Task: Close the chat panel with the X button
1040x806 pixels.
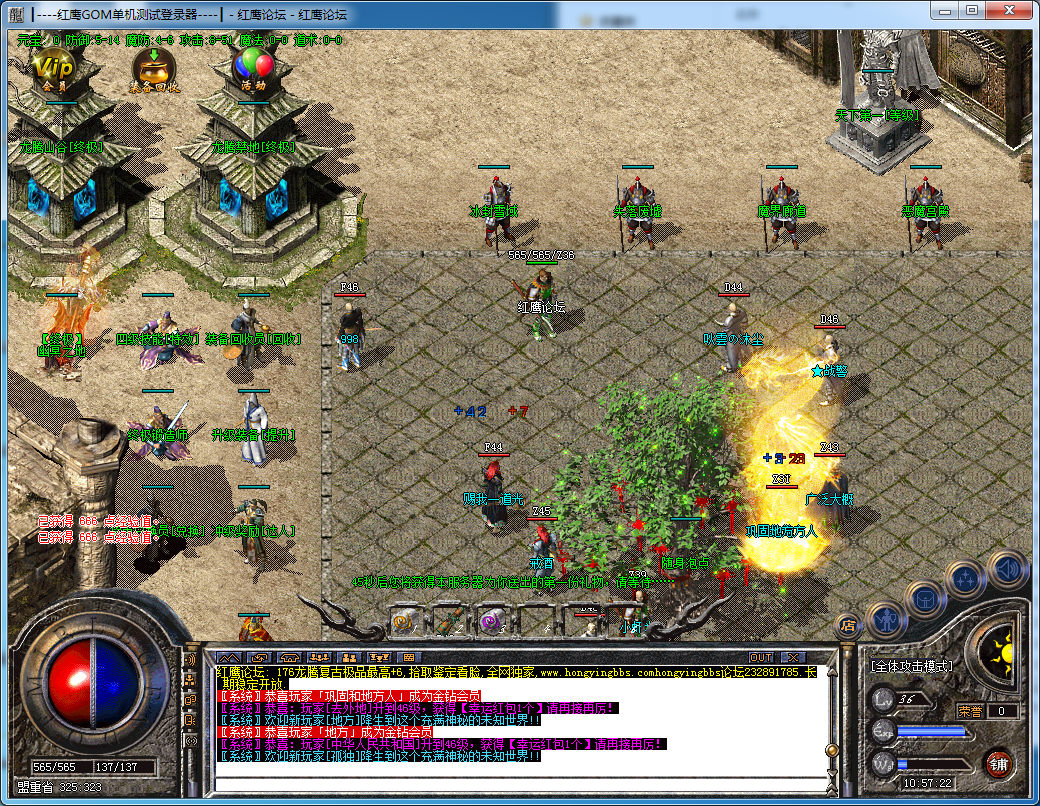Action: coord(794,657)
